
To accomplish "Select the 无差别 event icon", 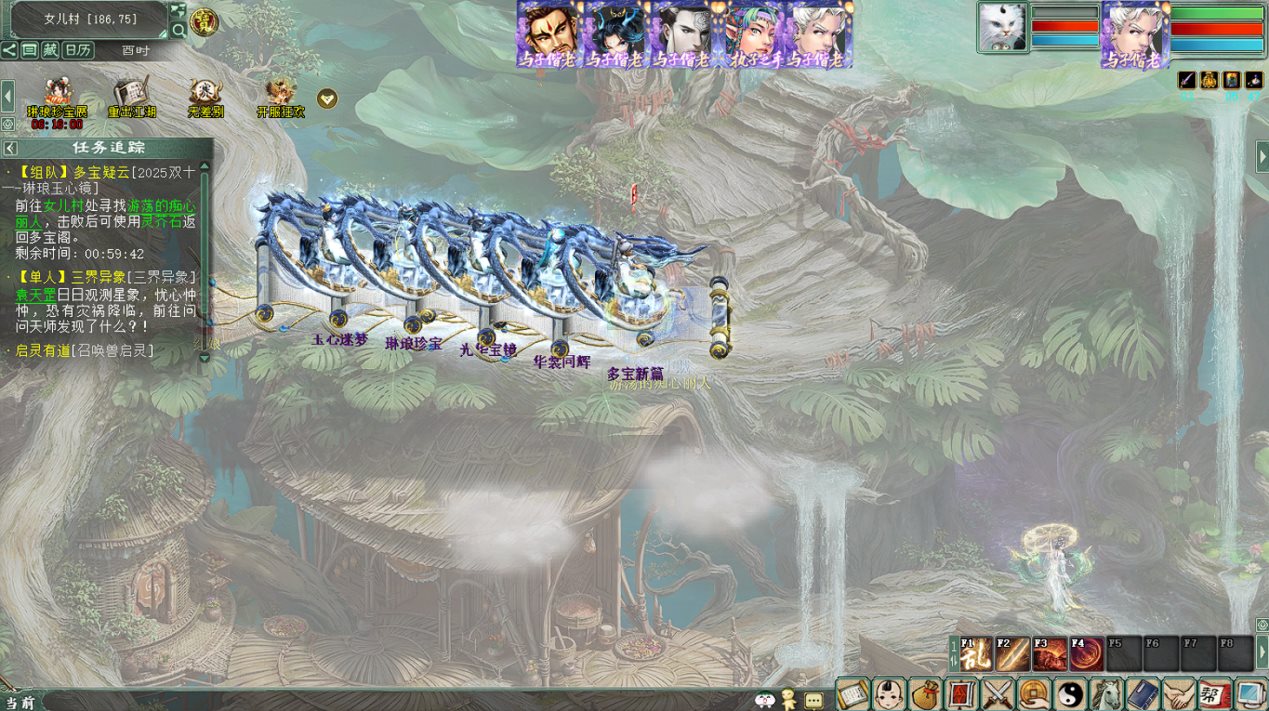I will (x=206, y=94).
